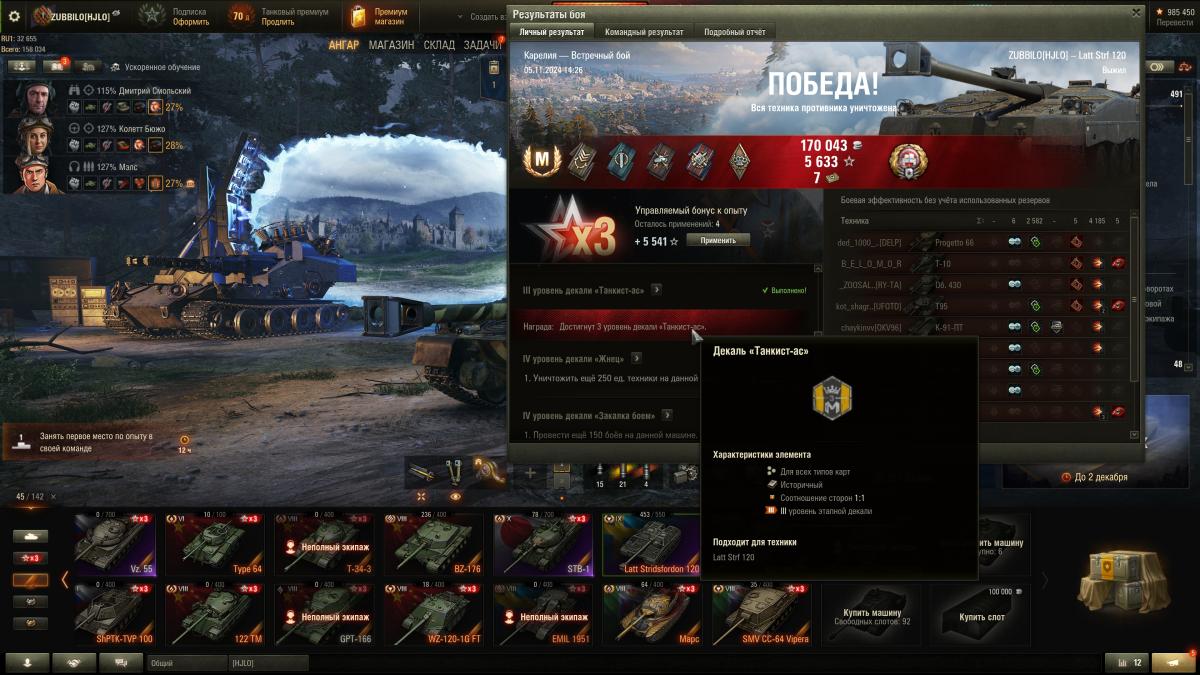This screenshot has height=675, width=1200.
Task: Select the Vz. 55 tank
Action: pos(113,544)
